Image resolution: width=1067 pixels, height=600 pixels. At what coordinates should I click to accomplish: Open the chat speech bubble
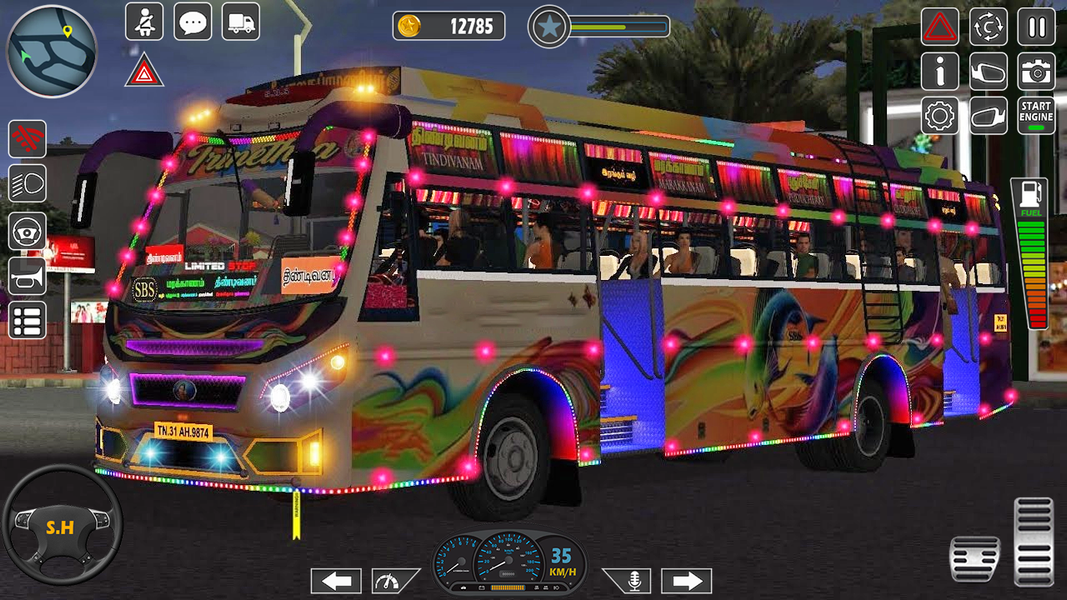click(192, 22)
